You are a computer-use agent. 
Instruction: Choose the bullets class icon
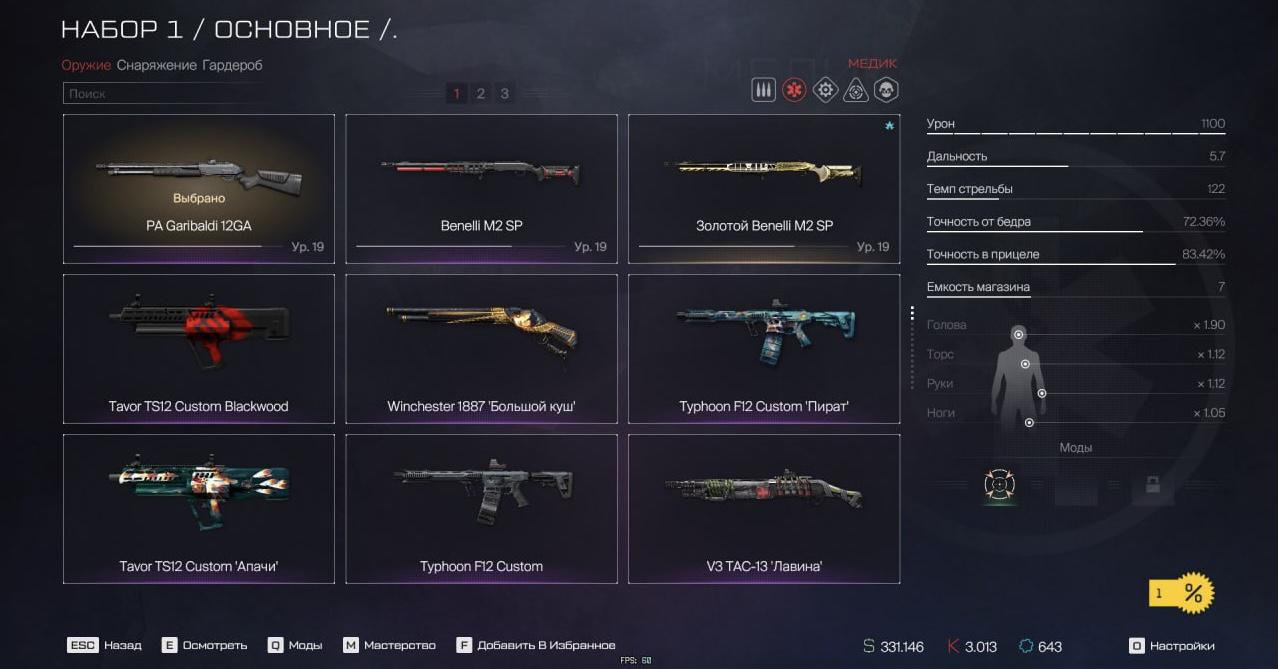click(764, 91)
